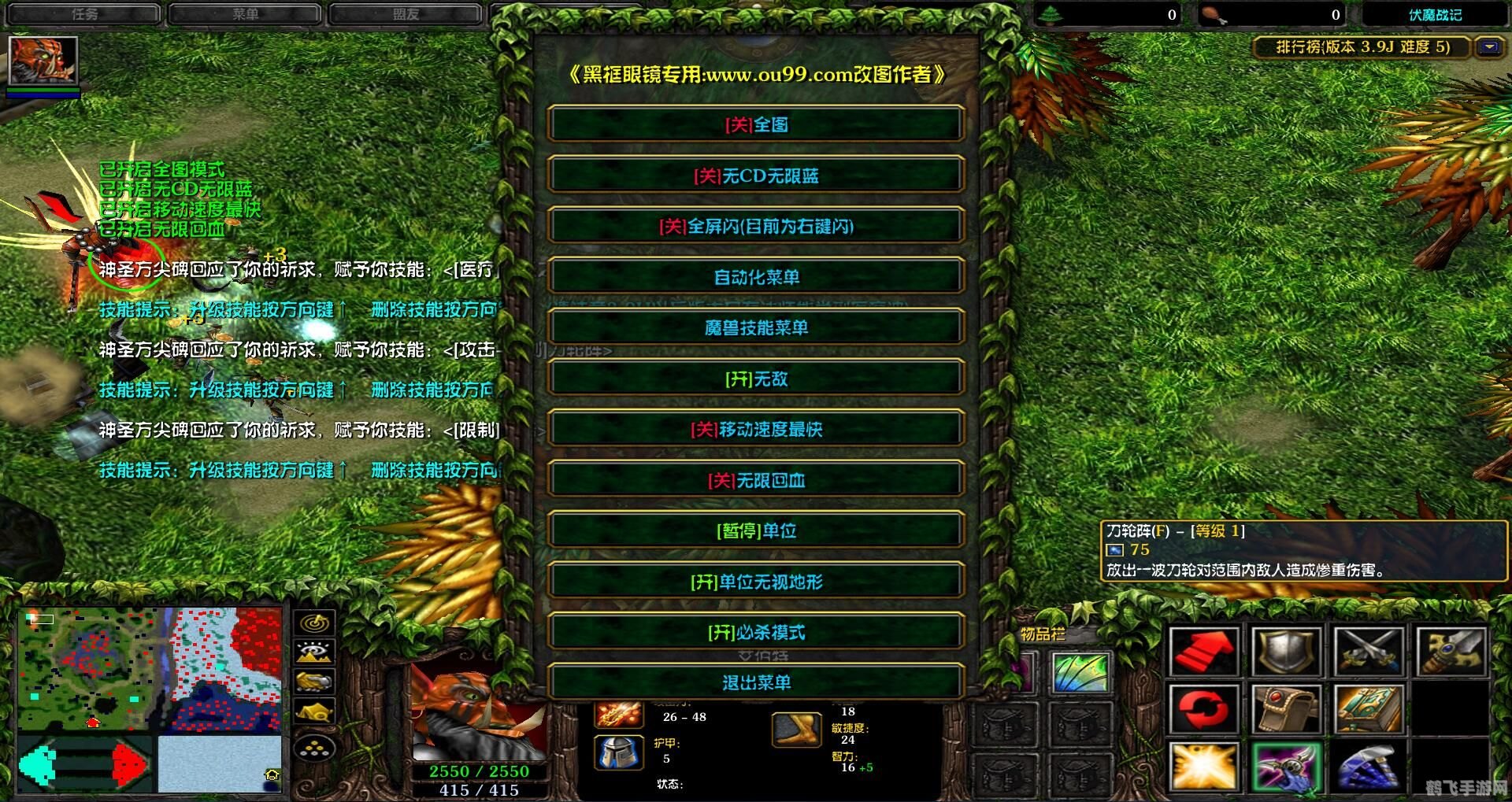Open the 魔兽技能菜单 skills submenu
This screenshot has width=1512, height=802.
[x=756, y=327]
